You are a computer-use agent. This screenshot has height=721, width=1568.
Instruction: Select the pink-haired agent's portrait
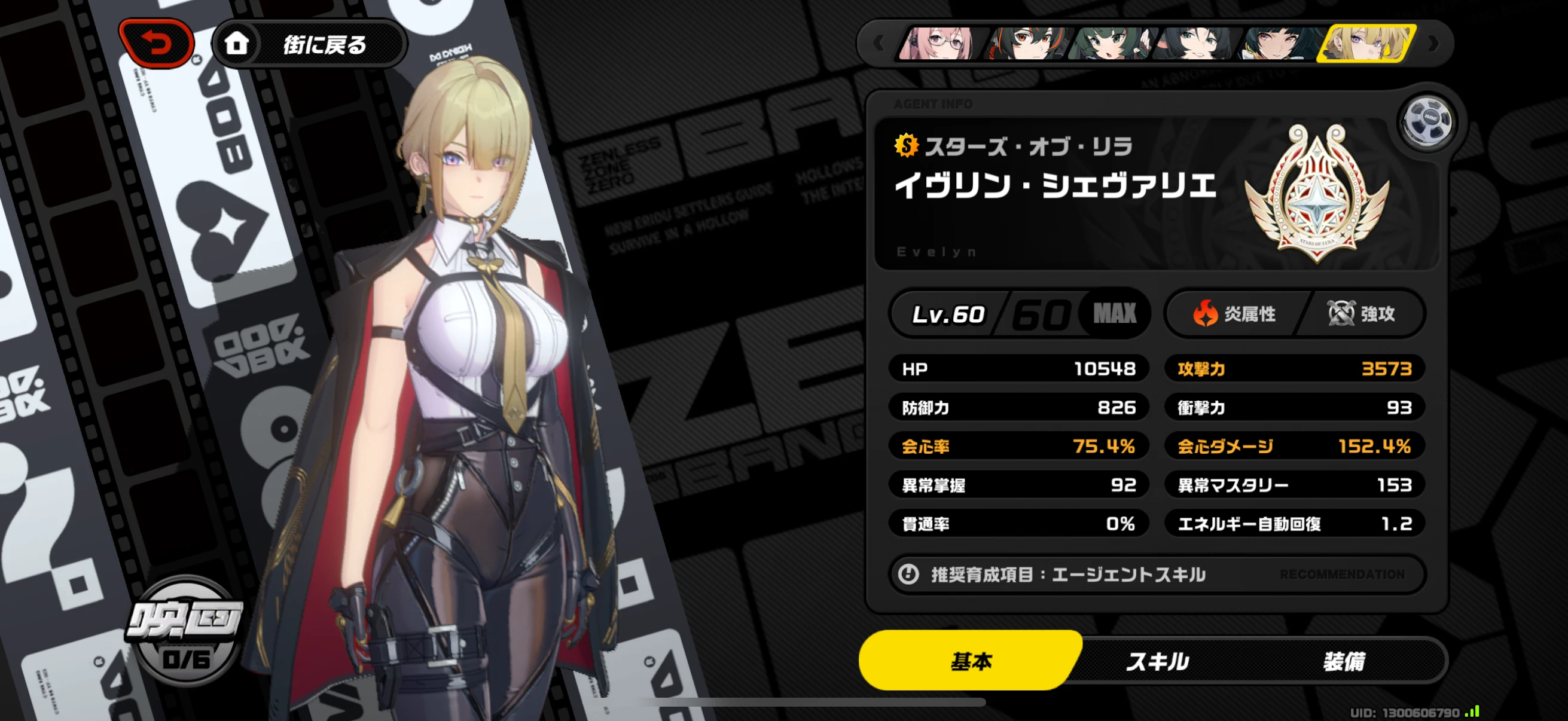point(938,43)
